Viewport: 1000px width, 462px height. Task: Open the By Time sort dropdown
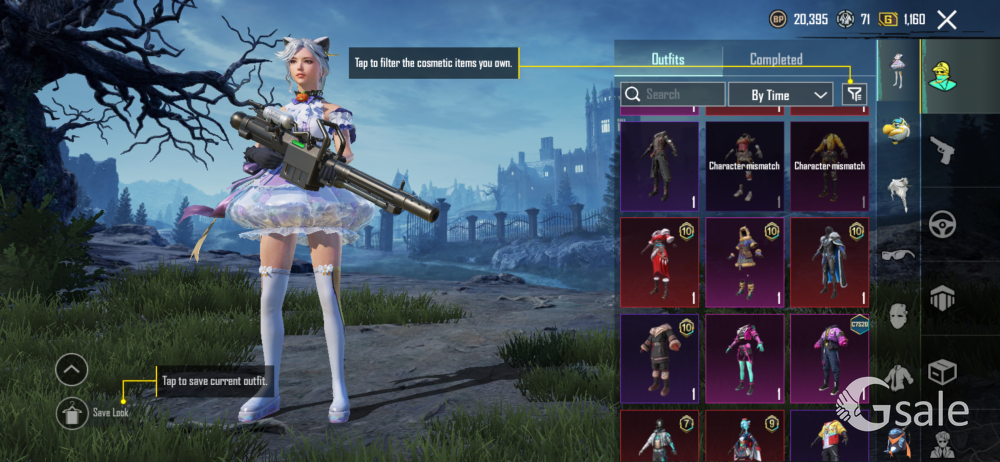pyautogui.click(x=780, y=95)
